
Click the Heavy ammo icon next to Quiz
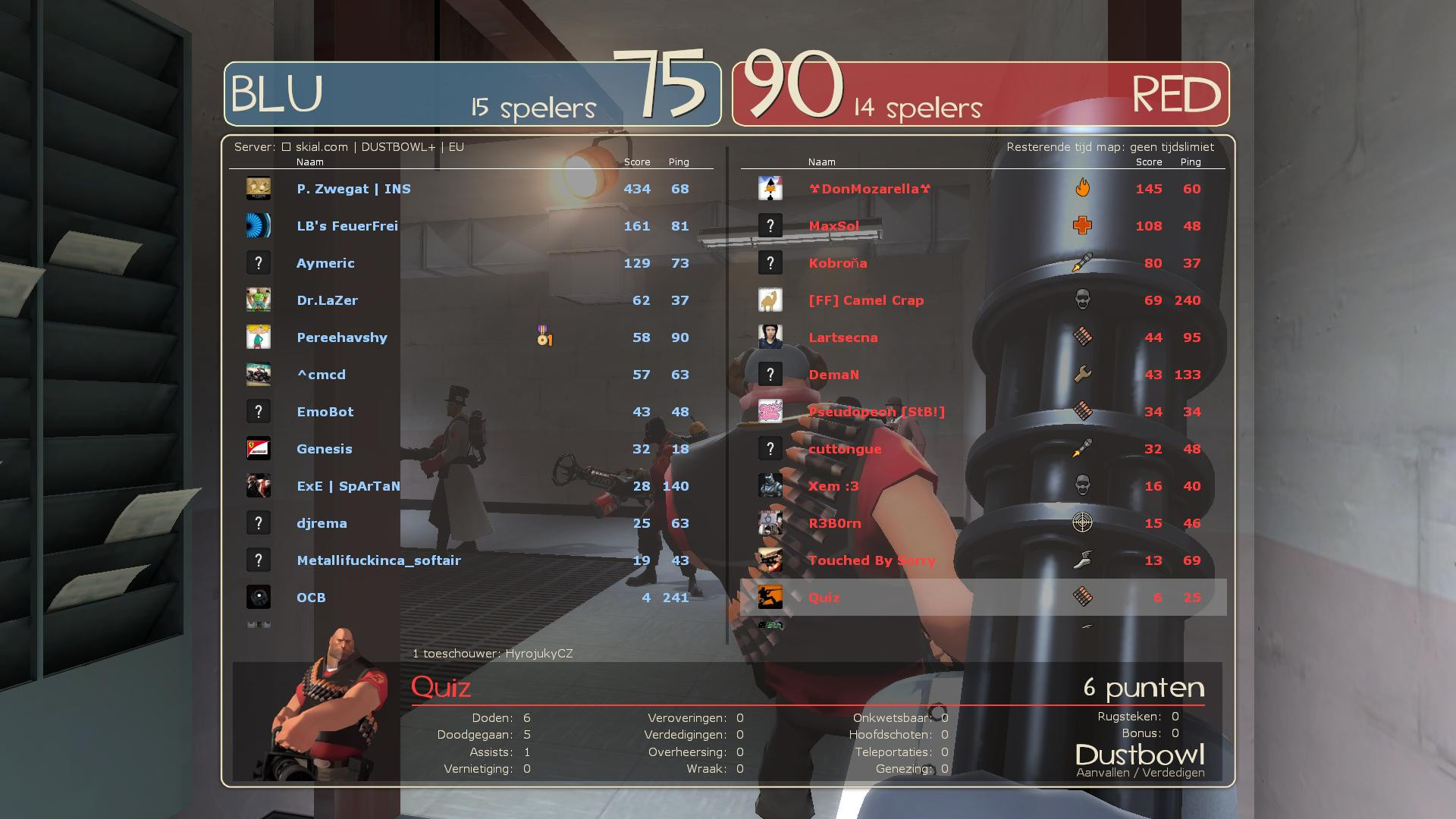click(1084, 598)
